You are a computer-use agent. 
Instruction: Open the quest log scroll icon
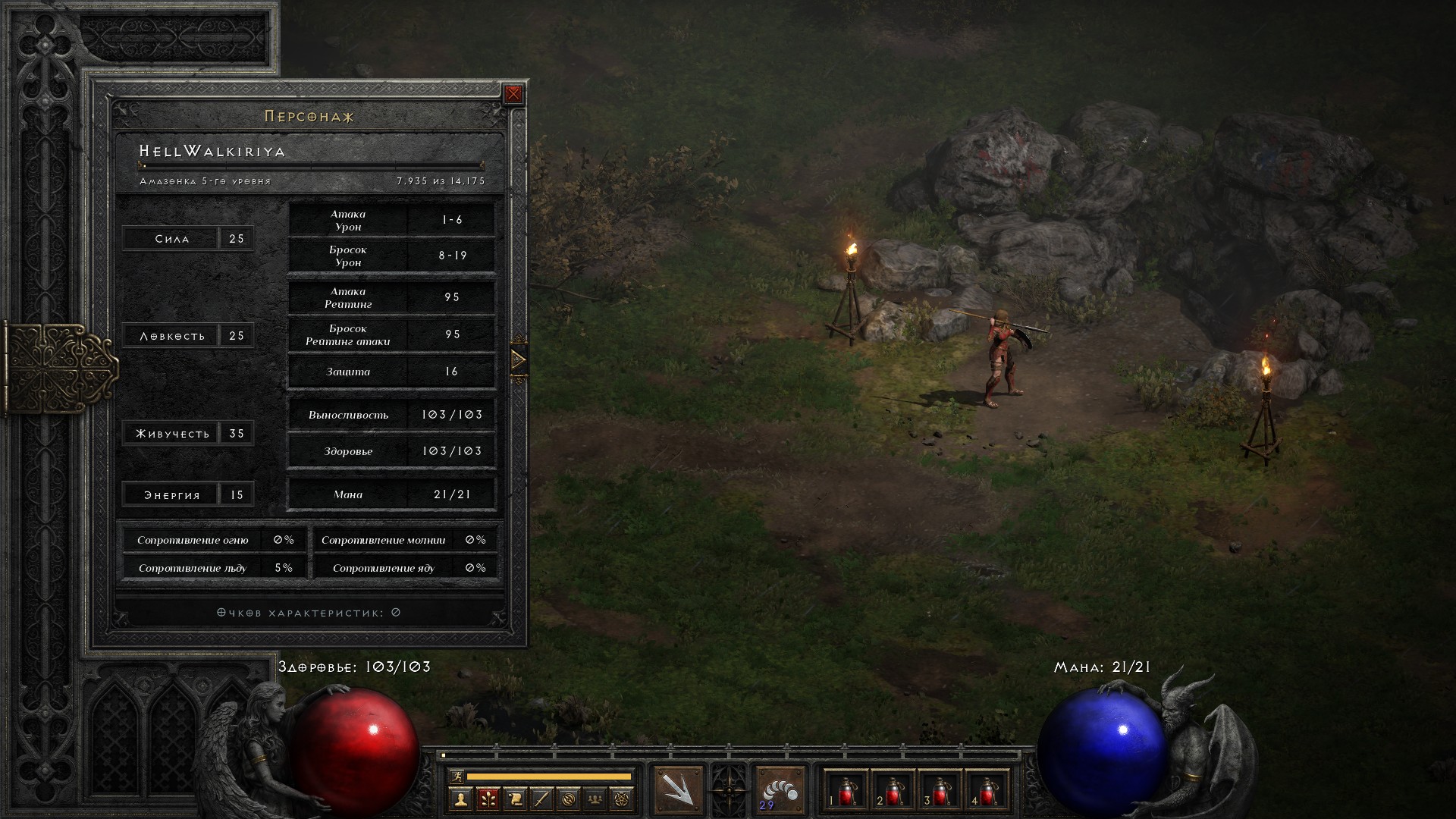pos(515,799)
